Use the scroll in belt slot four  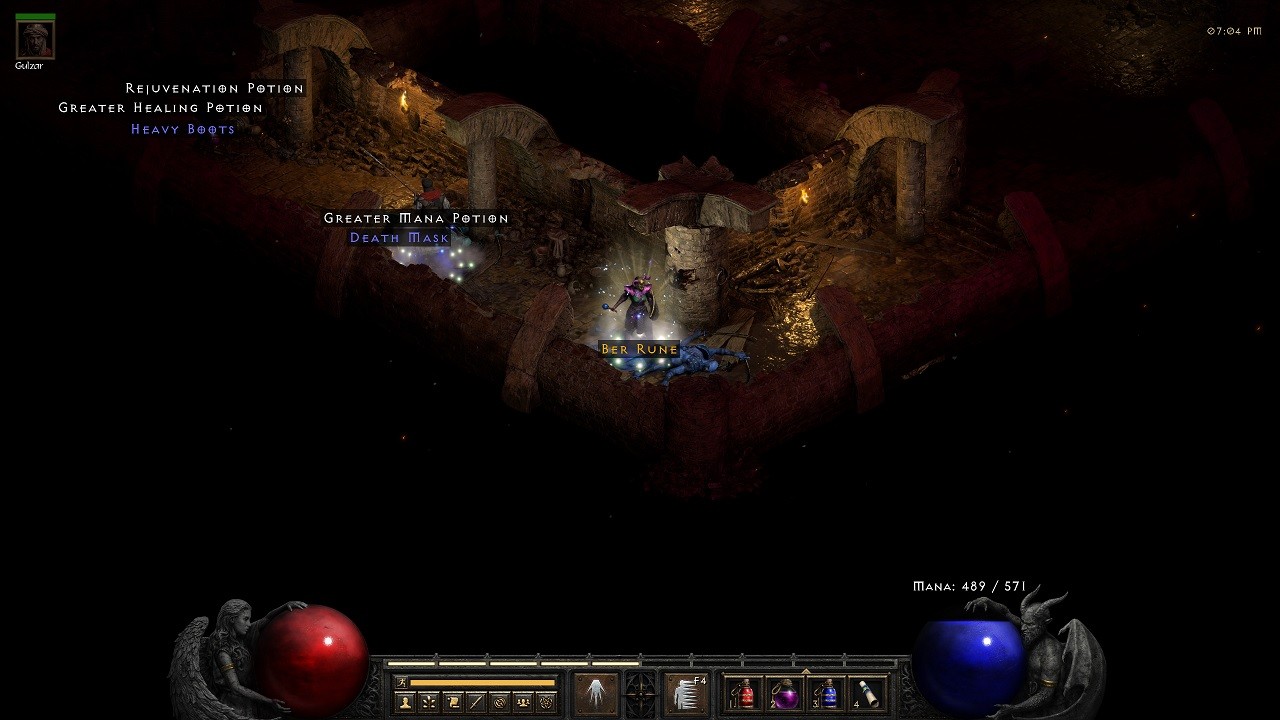click(x=870, y=693)
